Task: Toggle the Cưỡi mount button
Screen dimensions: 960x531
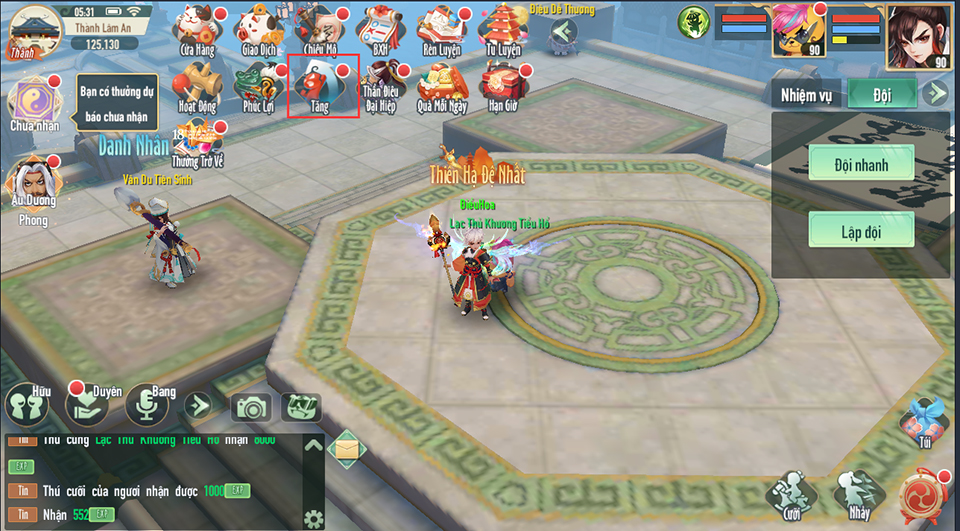Action: click(x=789, y=492)
